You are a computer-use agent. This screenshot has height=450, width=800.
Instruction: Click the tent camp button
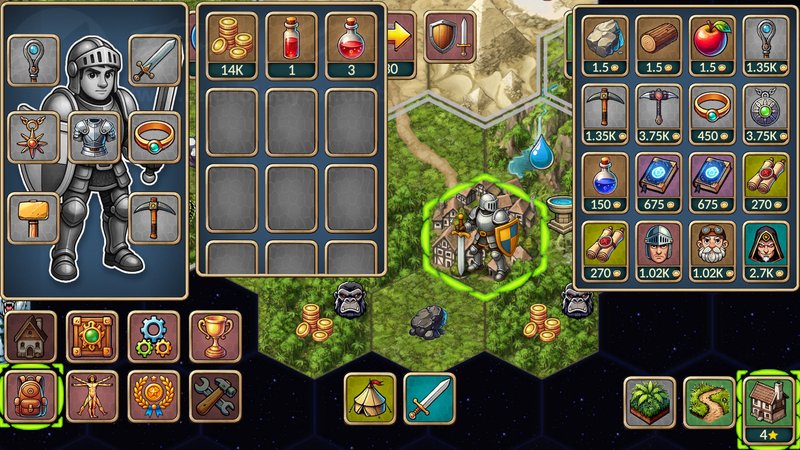[370, 397]
